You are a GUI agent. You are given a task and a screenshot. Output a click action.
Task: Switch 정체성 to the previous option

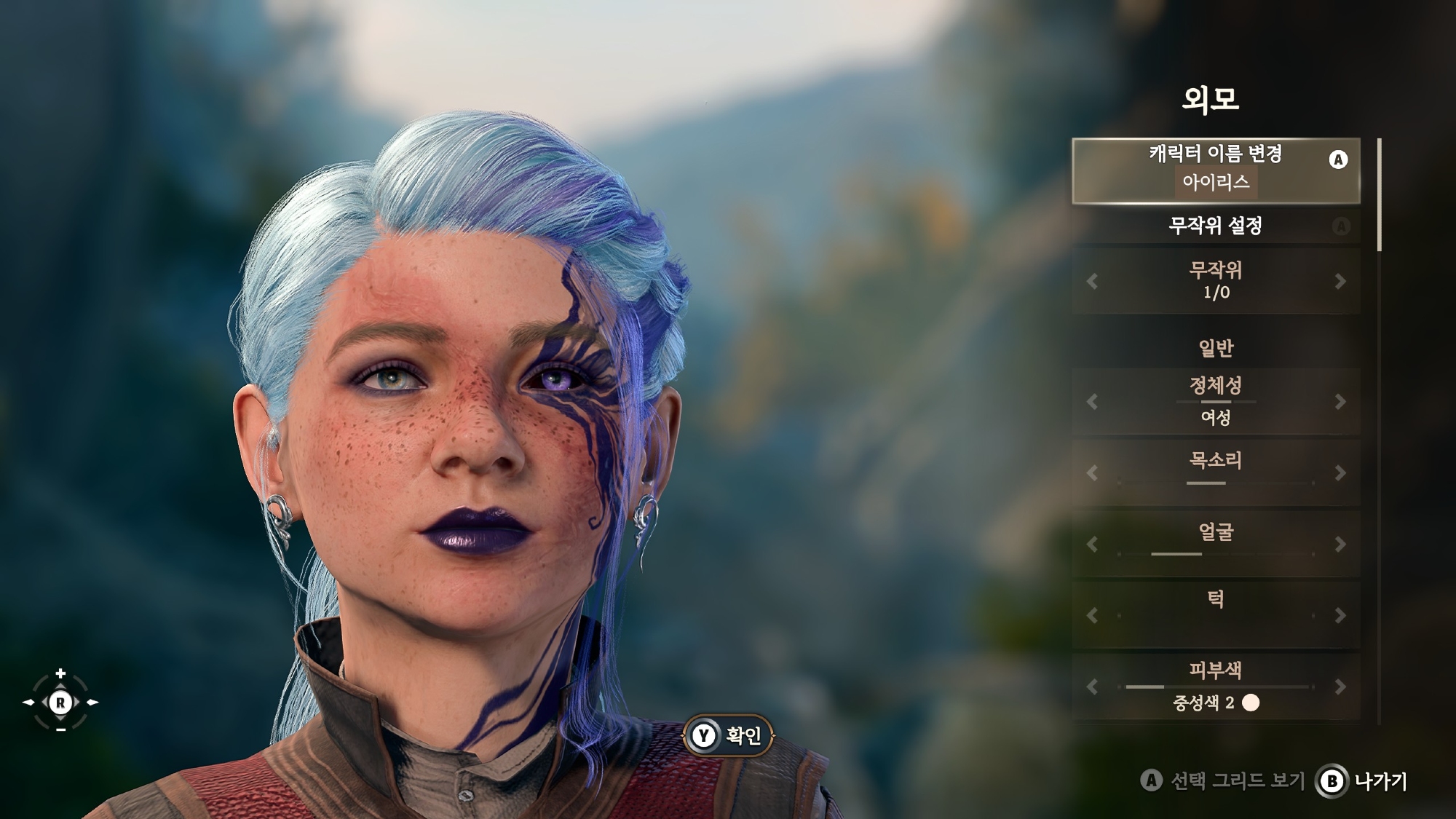tap(1091, 402)
